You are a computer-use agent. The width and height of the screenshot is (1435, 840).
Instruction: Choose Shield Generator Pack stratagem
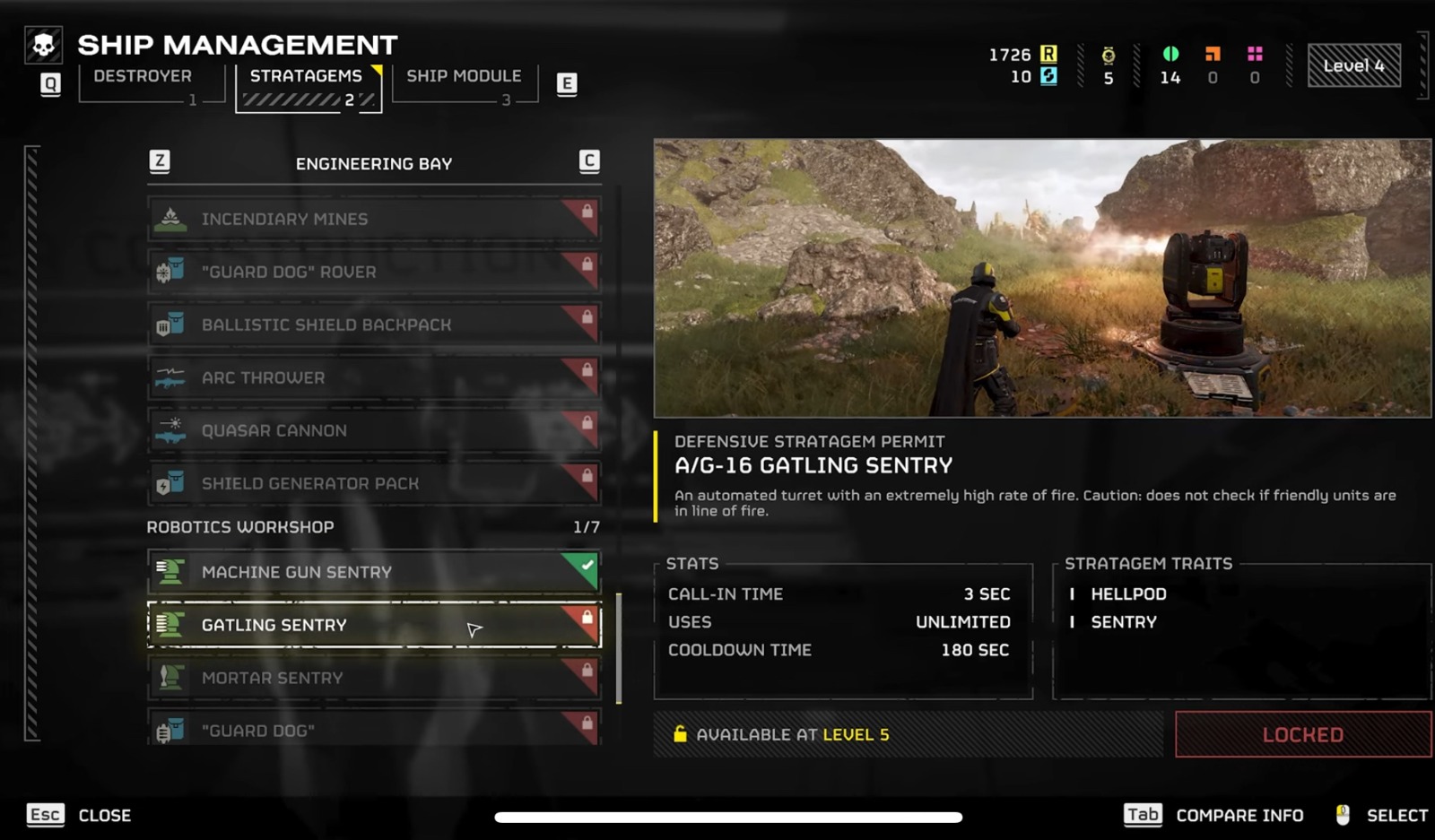(374, 483)
